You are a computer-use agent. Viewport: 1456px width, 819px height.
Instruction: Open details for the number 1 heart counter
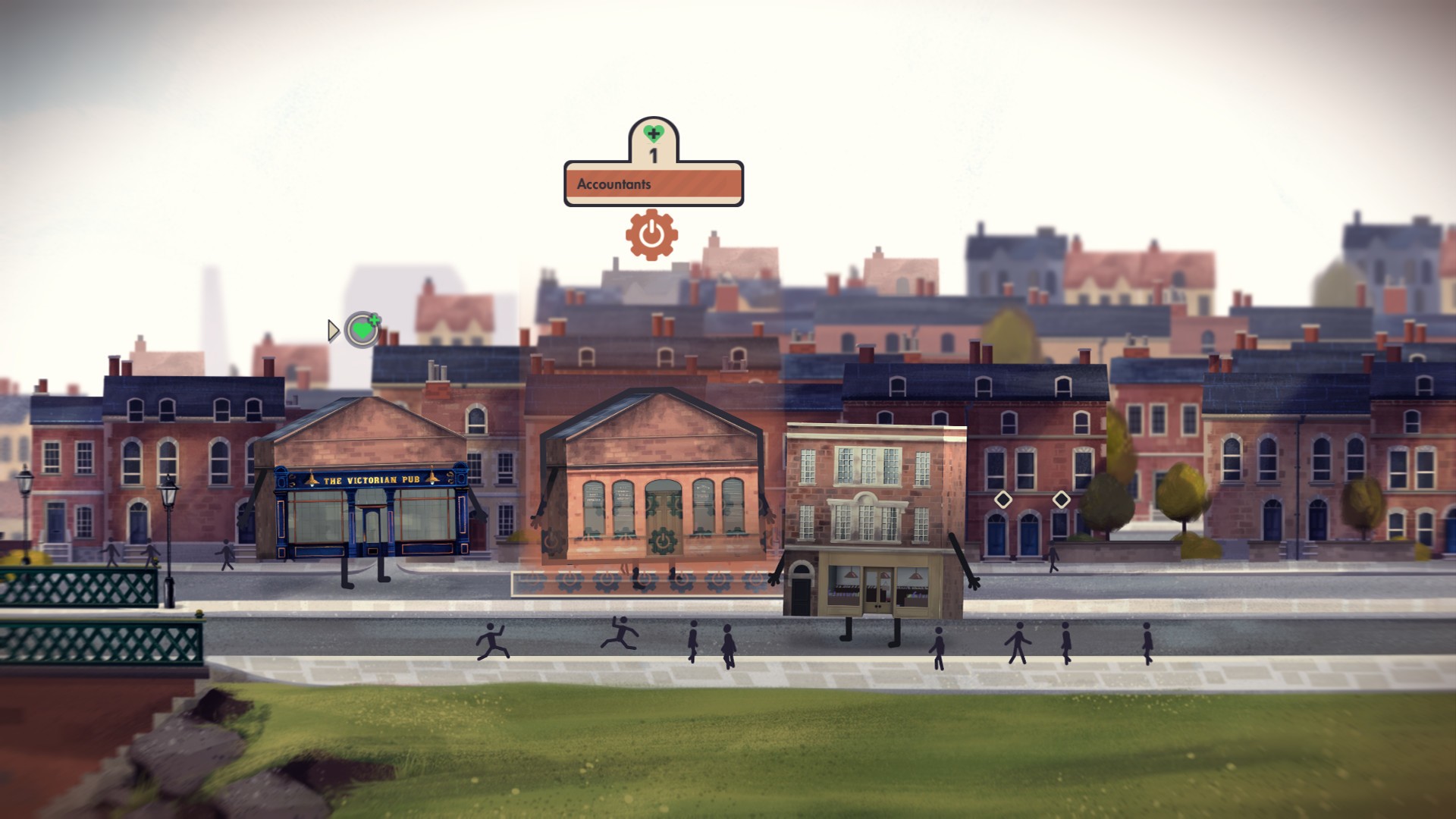coord(654,152)
